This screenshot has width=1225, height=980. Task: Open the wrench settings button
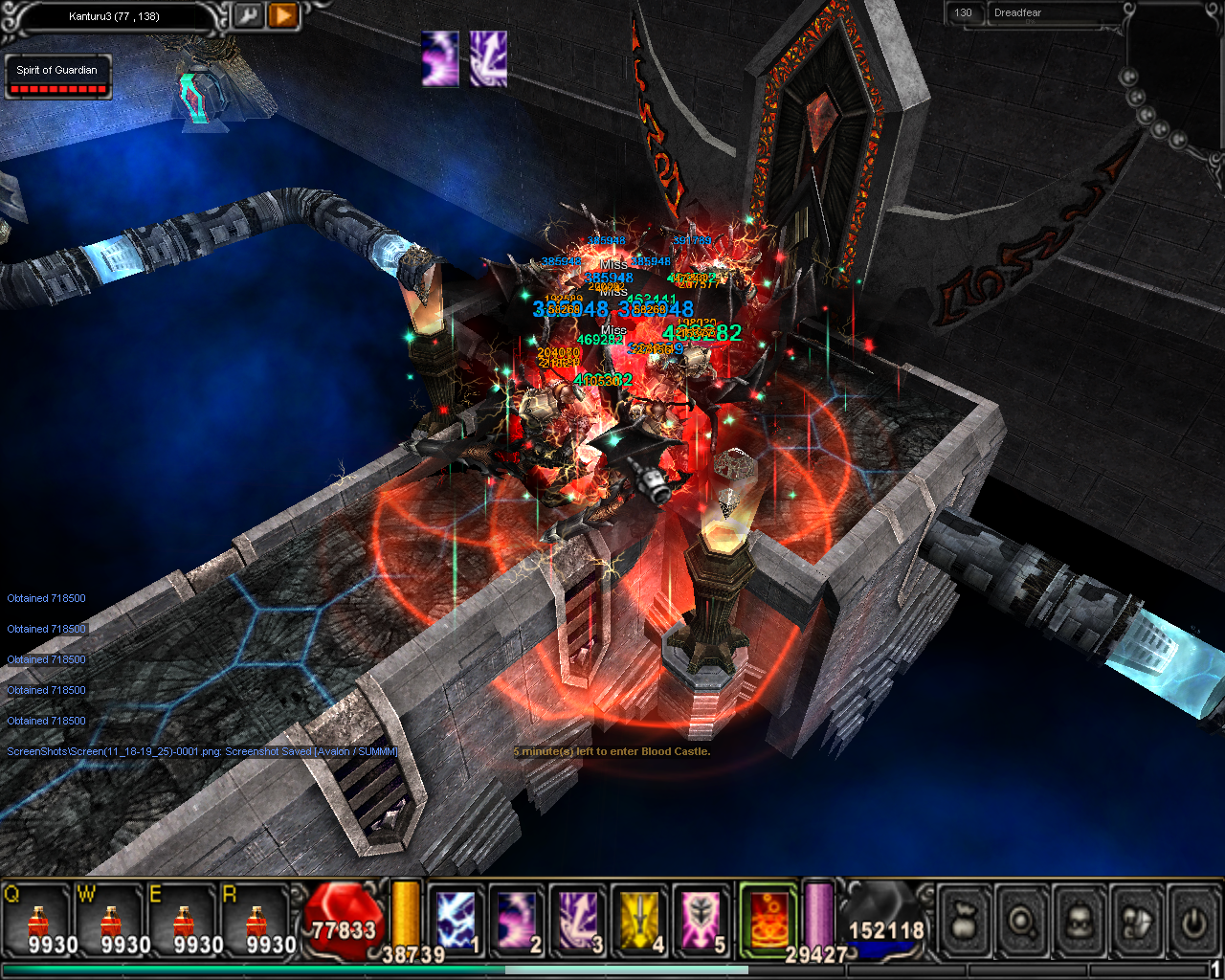pyautogui.click(x=248, y=16)
